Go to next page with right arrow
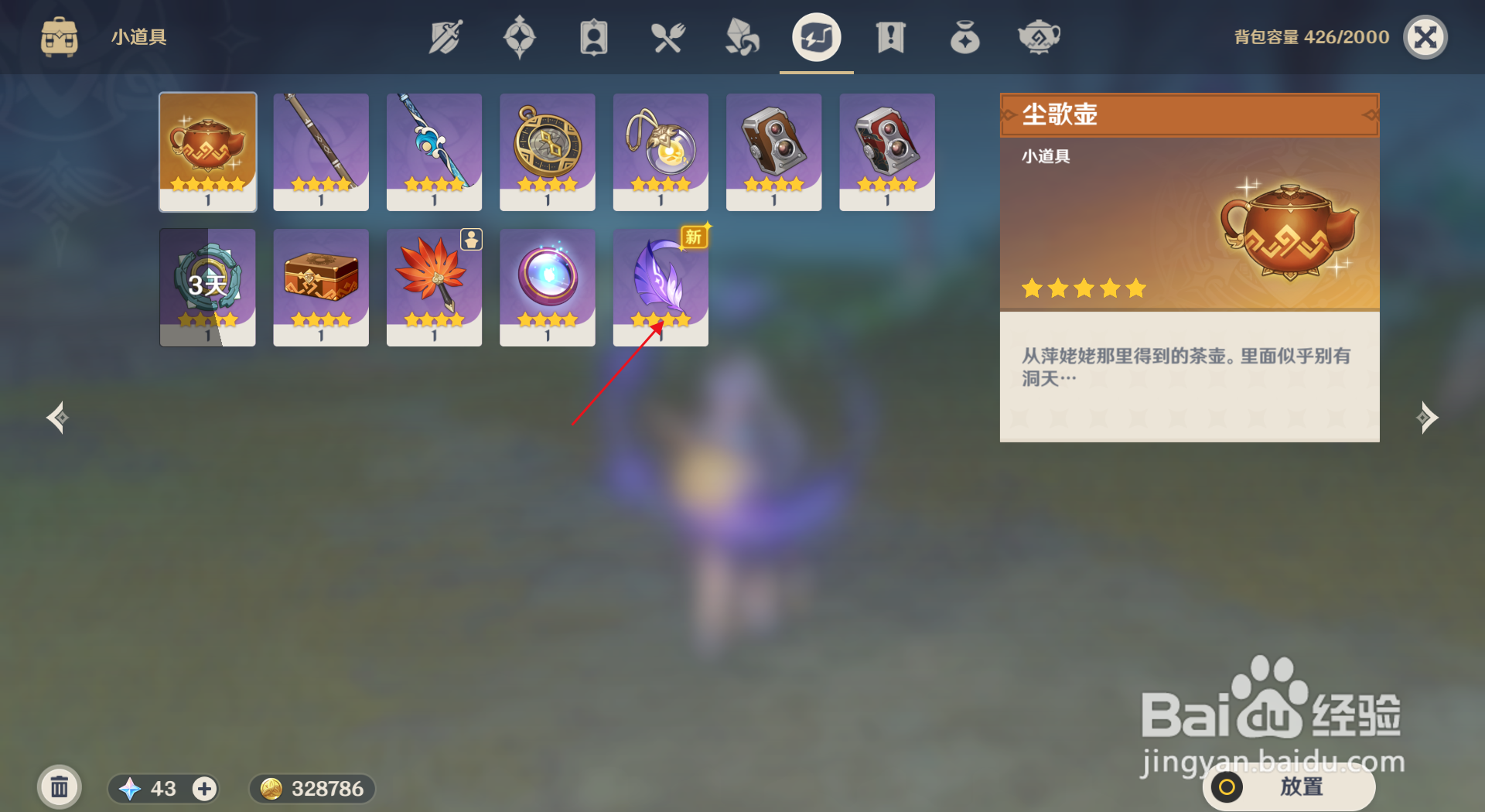The image size is (1485, 812). click(x=1429, y=418)
